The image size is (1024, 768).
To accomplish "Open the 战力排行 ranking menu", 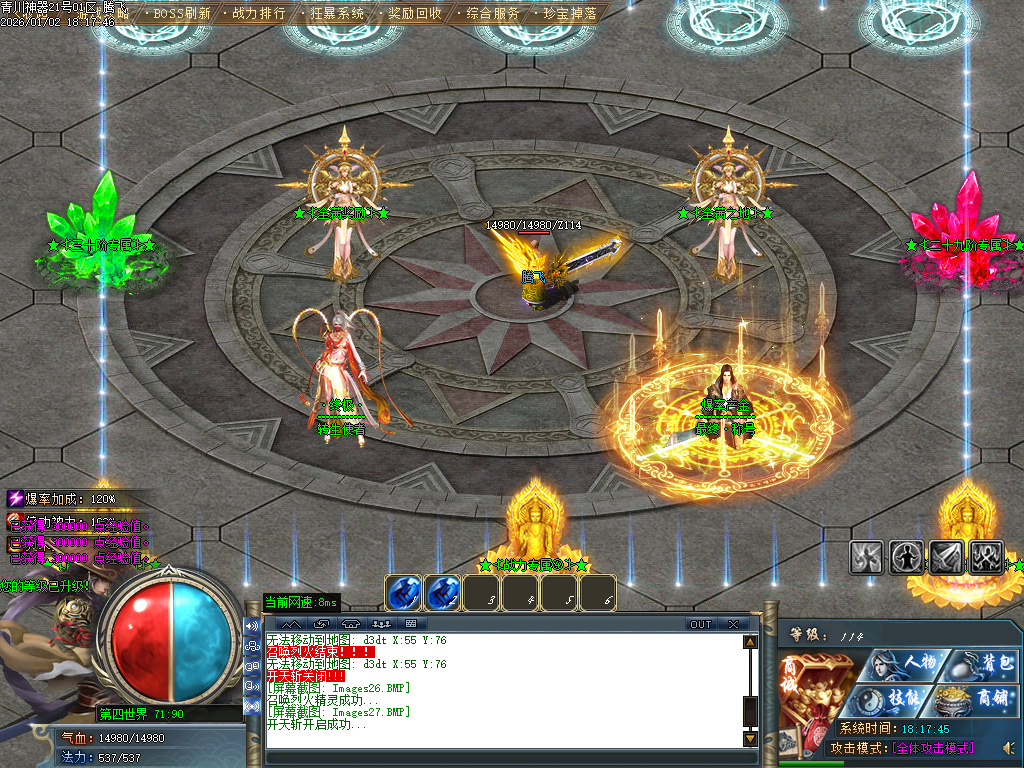I will tap(258, 13).
